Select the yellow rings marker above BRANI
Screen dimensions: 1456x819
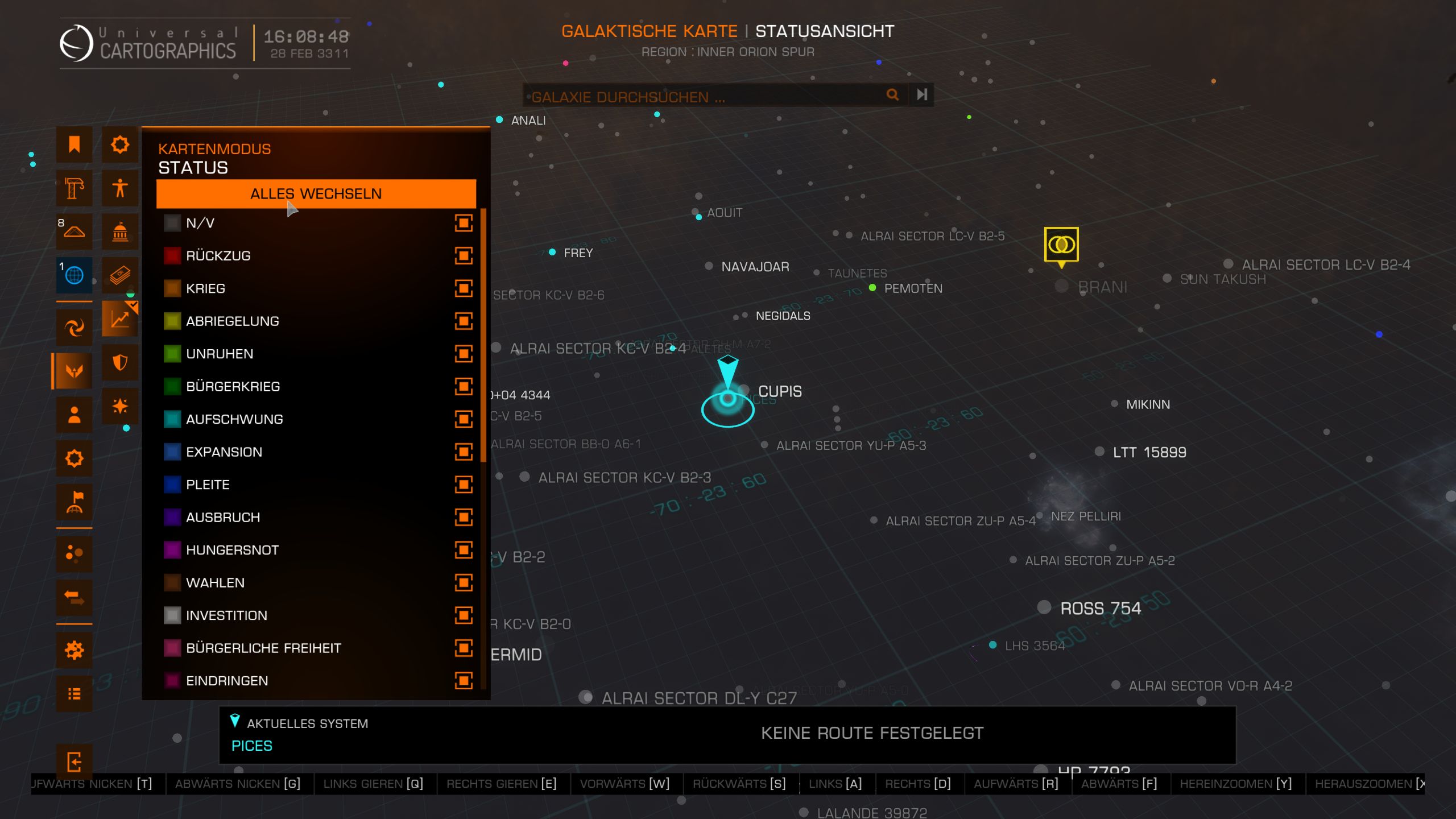[x=1061, y=245]
